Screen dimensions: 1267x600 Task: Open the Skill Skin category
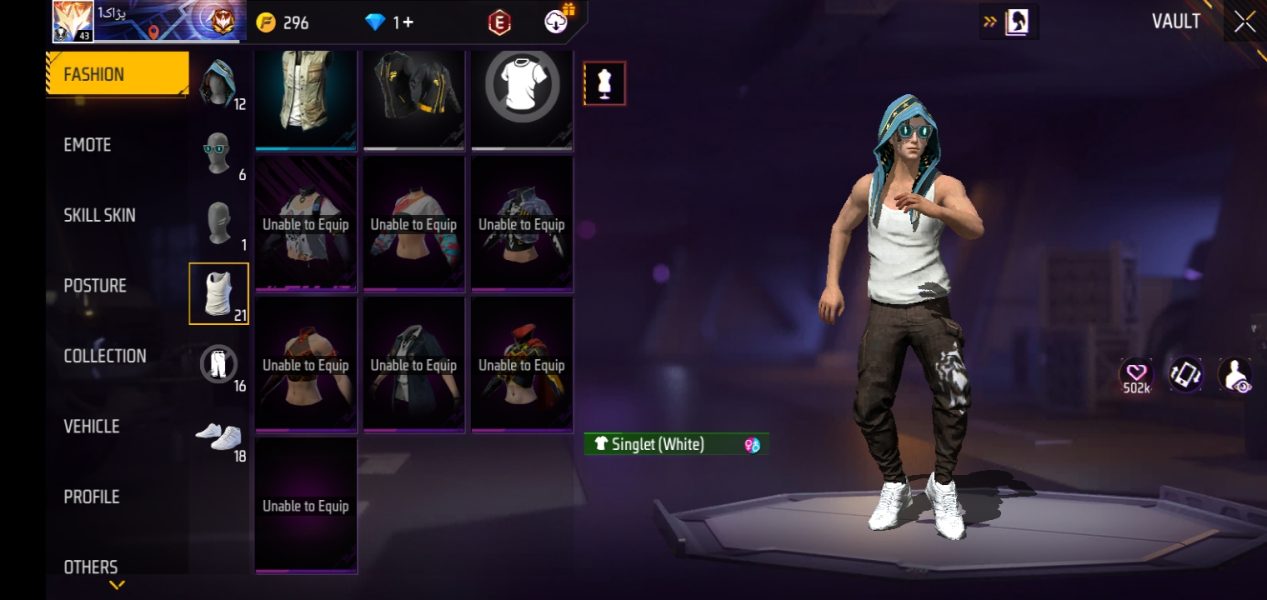pos(99,215)
